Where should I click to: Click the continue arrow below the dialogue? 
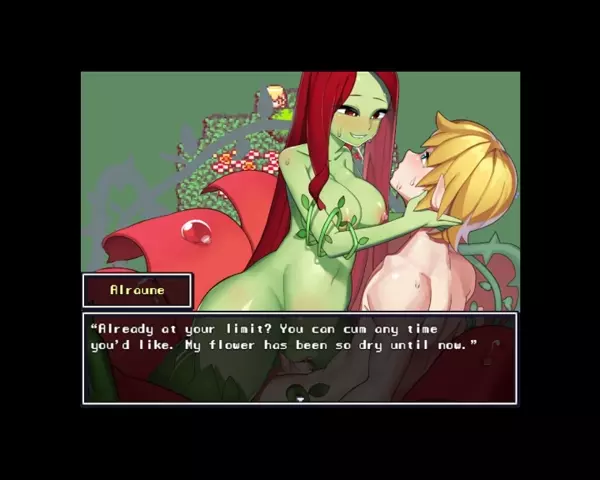300,399
